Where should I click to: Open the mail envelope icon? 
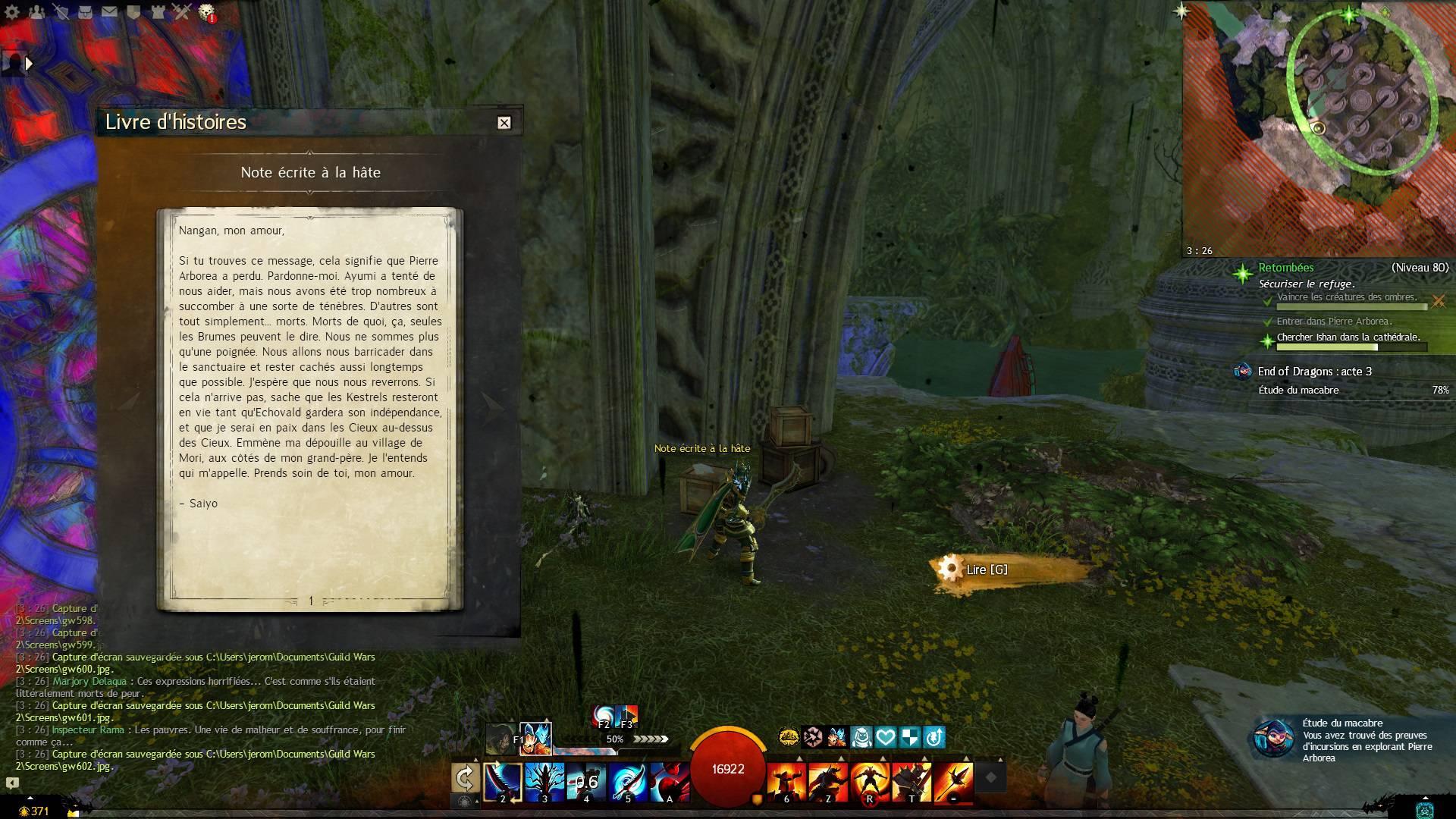109,11
